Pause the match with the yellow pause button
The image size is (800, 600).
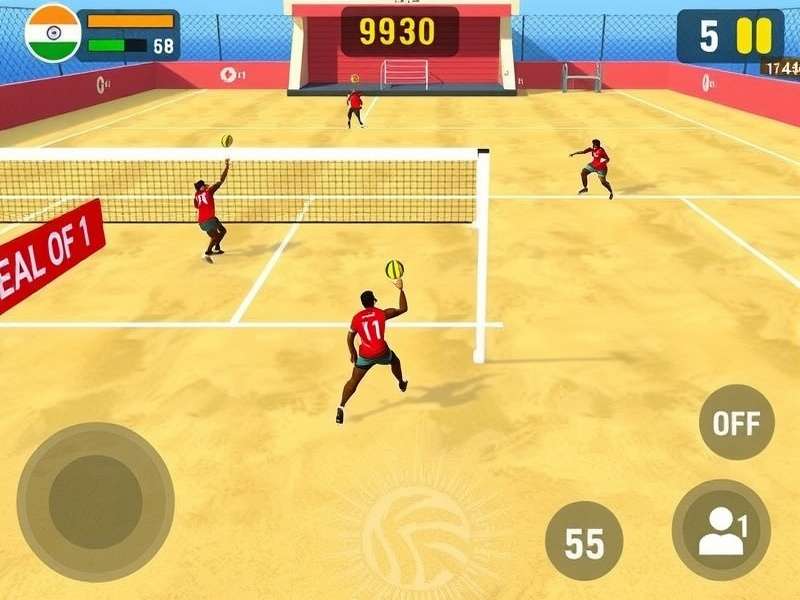(754, 36)
